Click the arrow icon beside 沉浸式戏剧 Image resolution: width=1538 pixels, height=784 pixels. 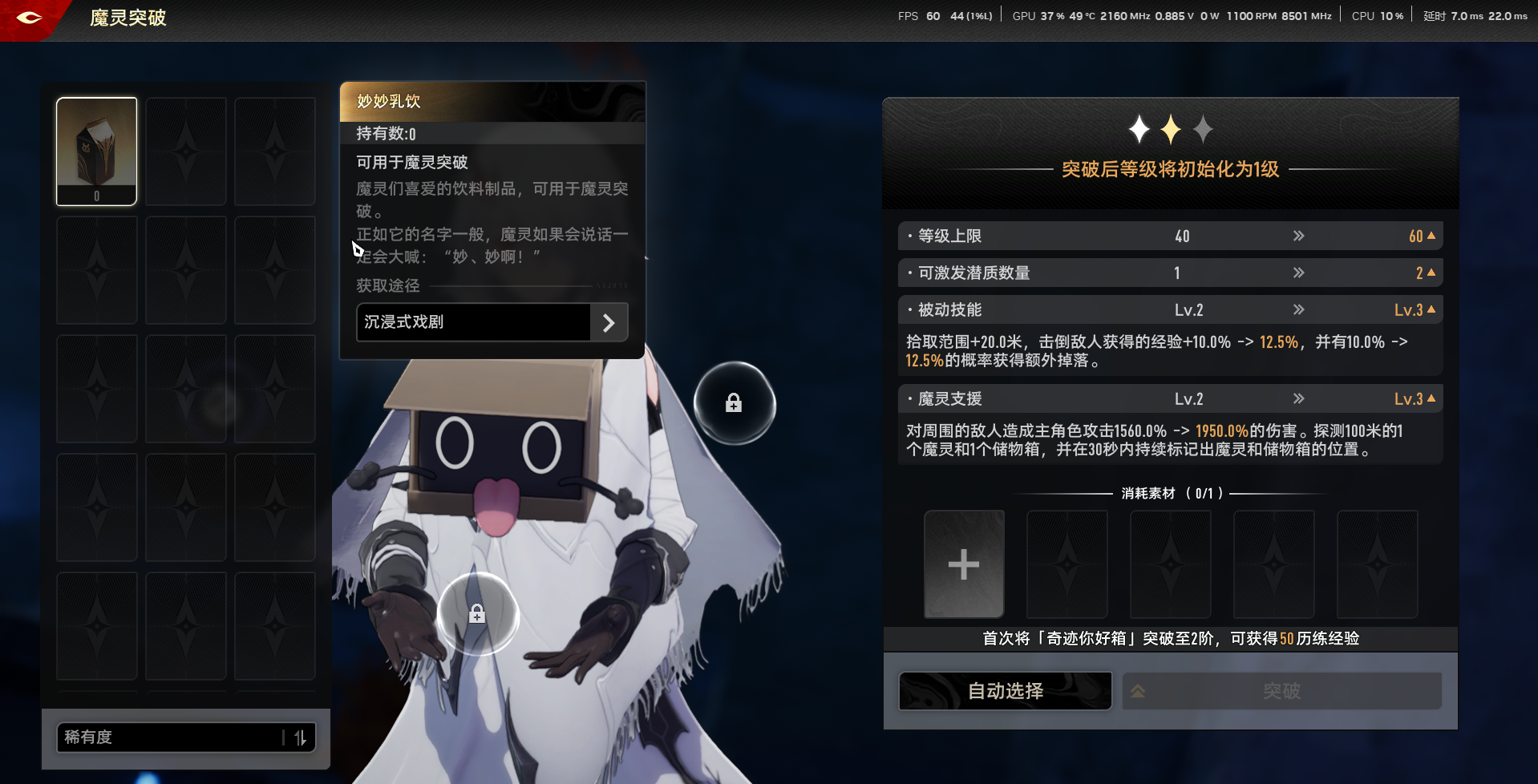[609, 322]
